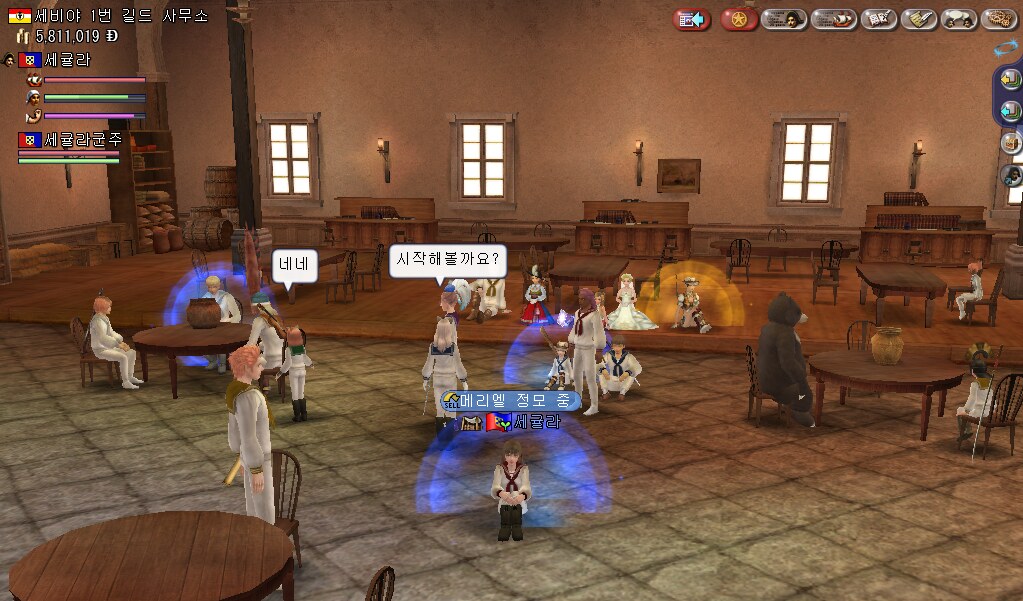Screen dimensions: 1023x601
Task: Select the 메리엘 점모 중 shop sign
Action: point(510,401)
